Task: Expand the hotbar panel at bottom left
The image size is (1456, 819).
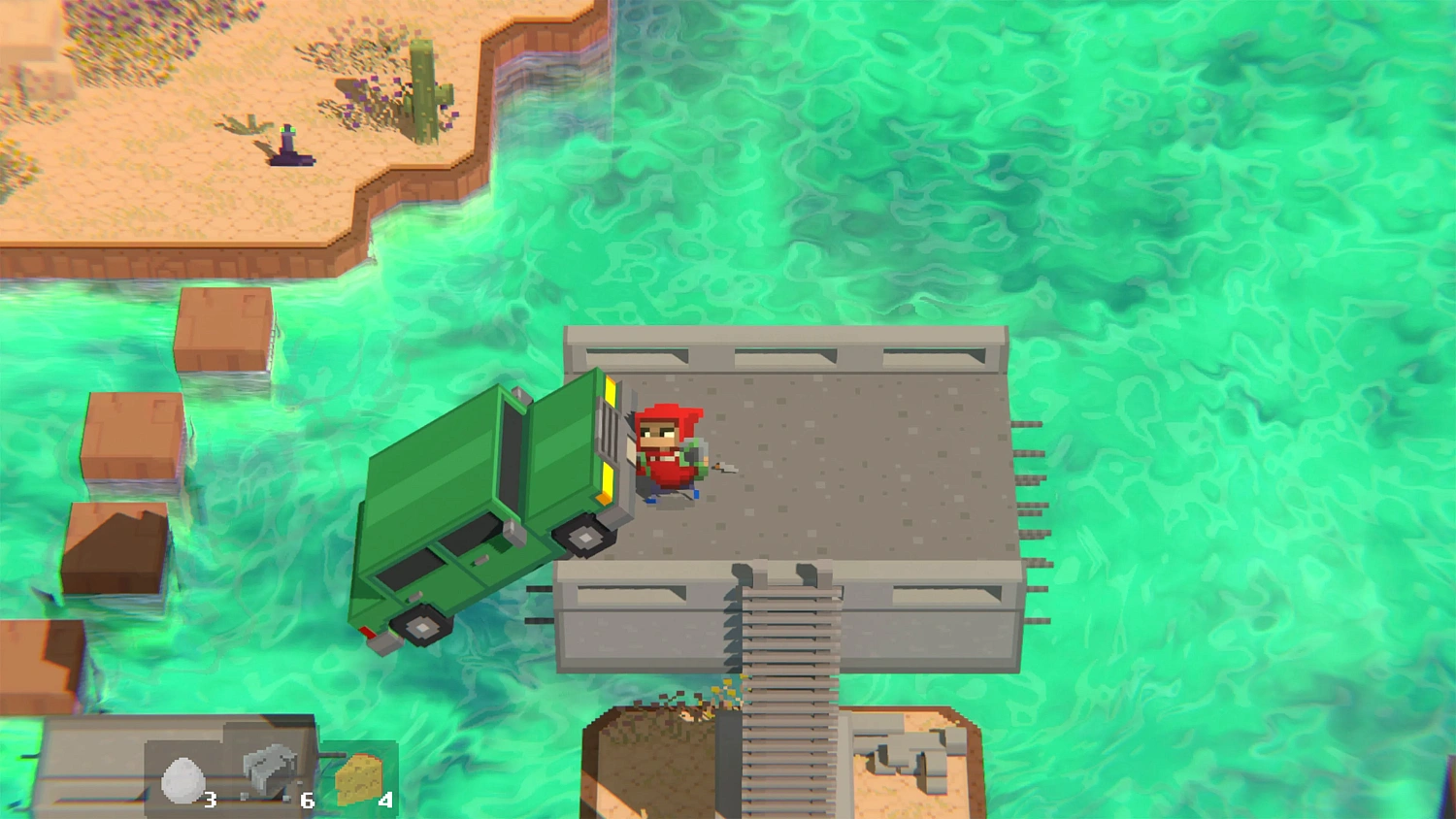Action: (97, 767)
